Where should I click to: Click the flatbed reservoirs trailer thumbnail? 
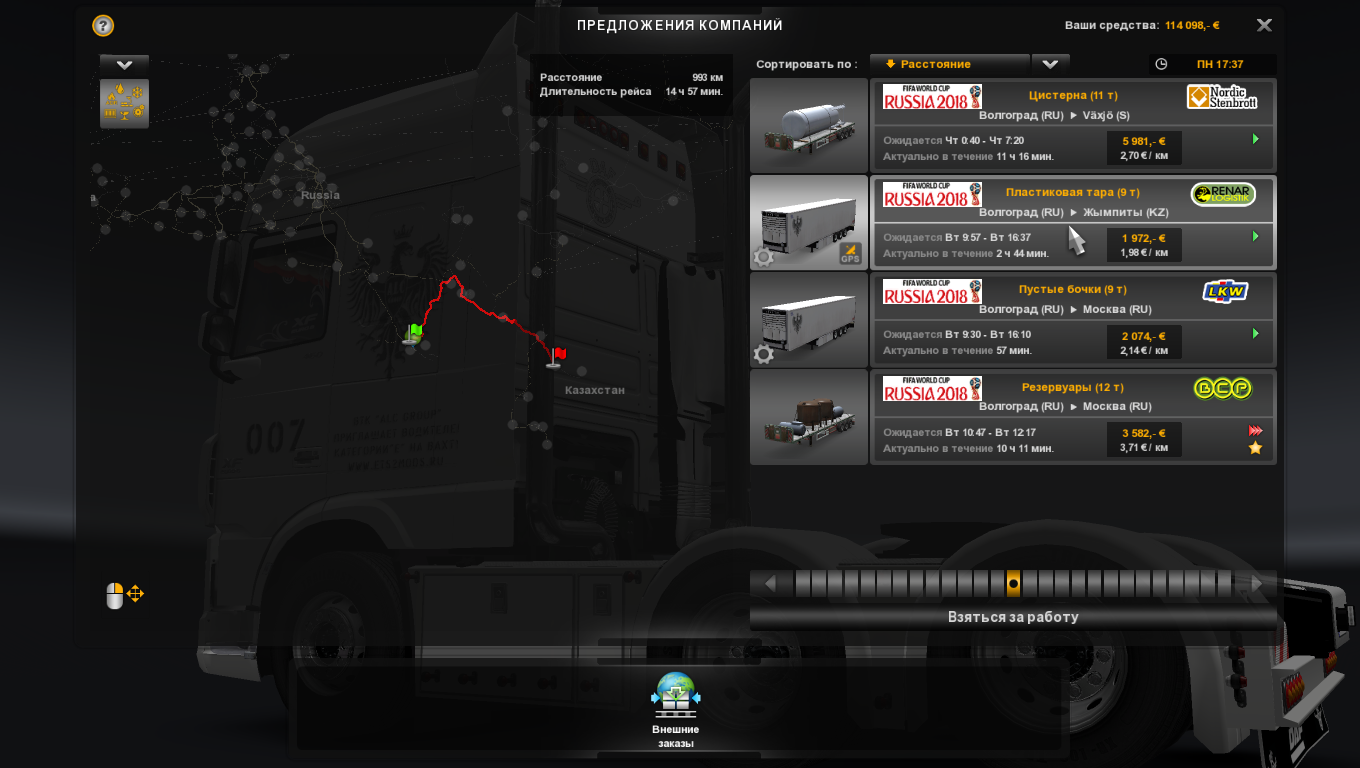click(x=809, y=416)
